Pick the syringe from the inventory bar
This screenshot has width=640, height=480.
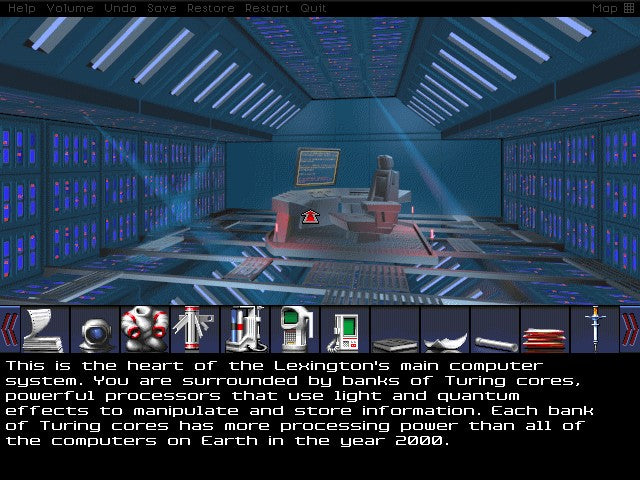tap(595, 329)
